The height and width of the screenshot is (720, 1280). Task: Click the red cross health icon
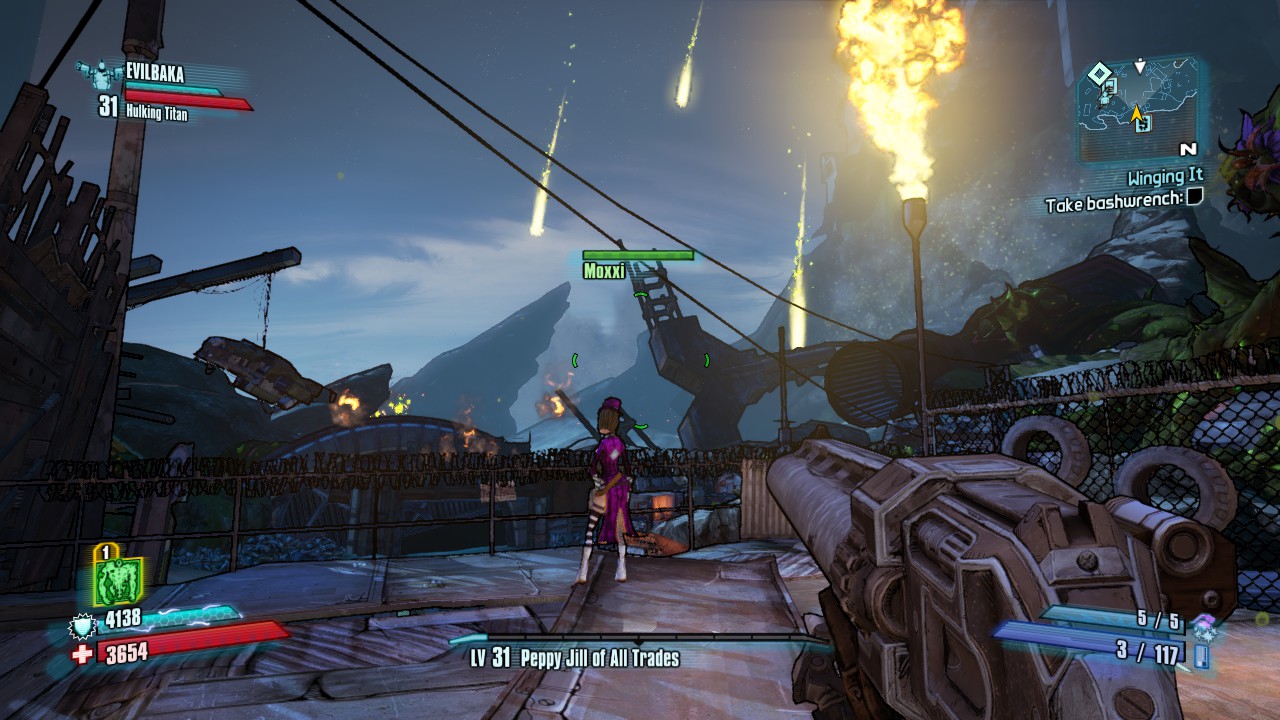point(82,654)
